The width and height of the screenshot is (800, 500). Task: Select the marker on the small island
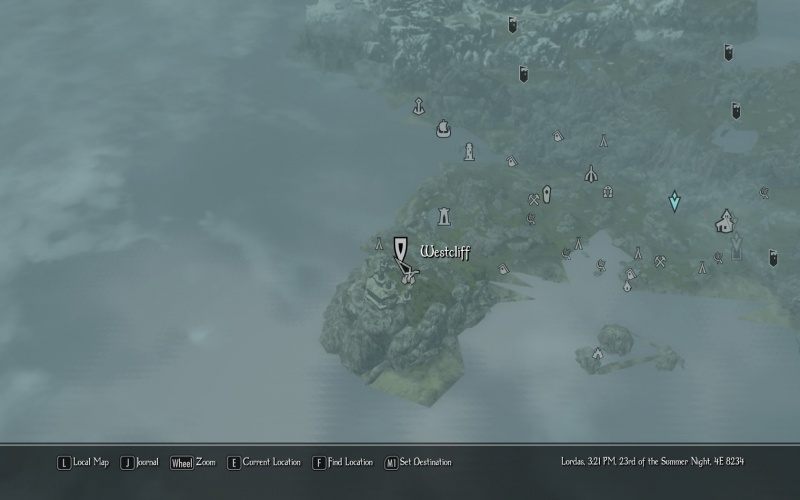pyautogui.click(x=598, y=352)
